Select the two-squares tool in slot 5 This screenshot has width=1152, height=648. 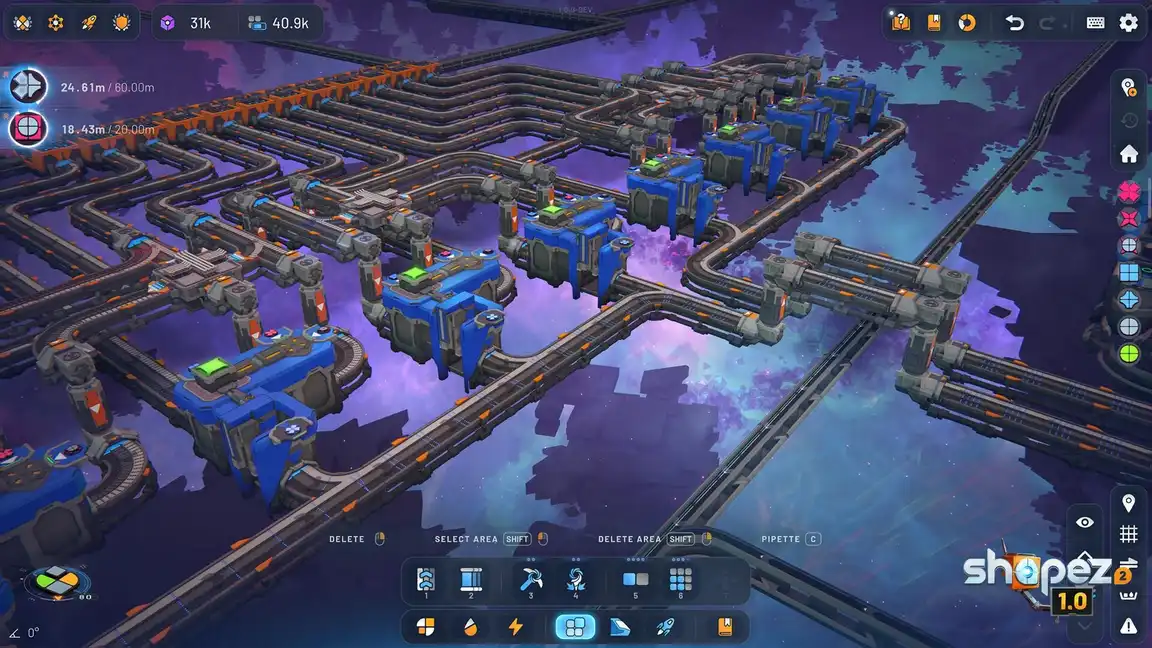(x=635, y=579)
